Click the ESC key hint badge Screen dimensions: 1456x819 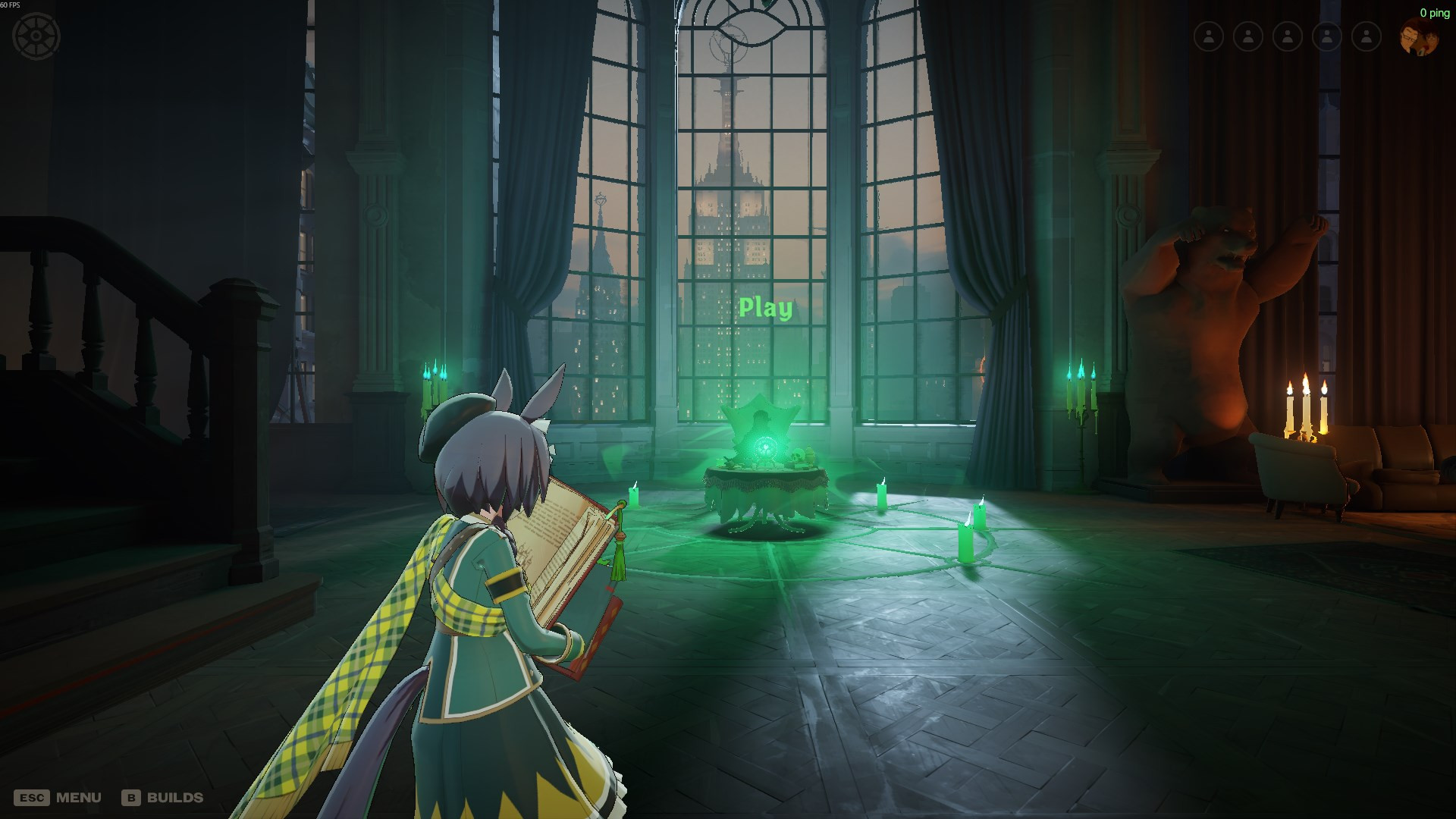click(x=32, y=797)
